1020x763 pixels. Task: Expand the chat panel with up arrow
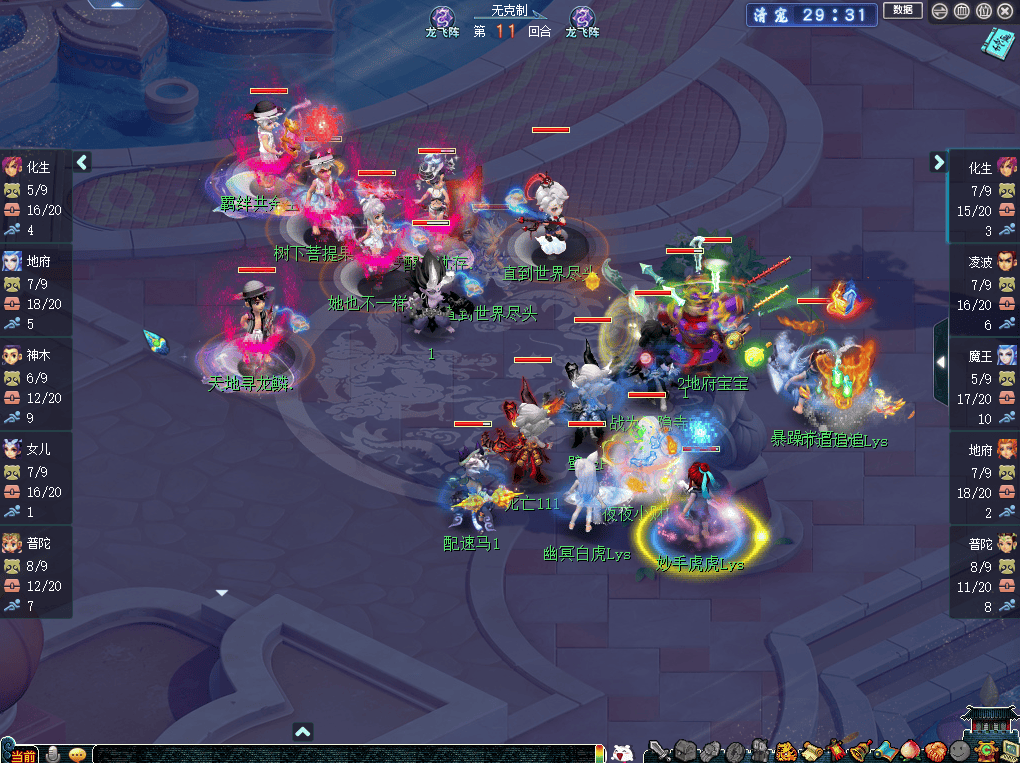pyautogui.click(x=303, y=732)
